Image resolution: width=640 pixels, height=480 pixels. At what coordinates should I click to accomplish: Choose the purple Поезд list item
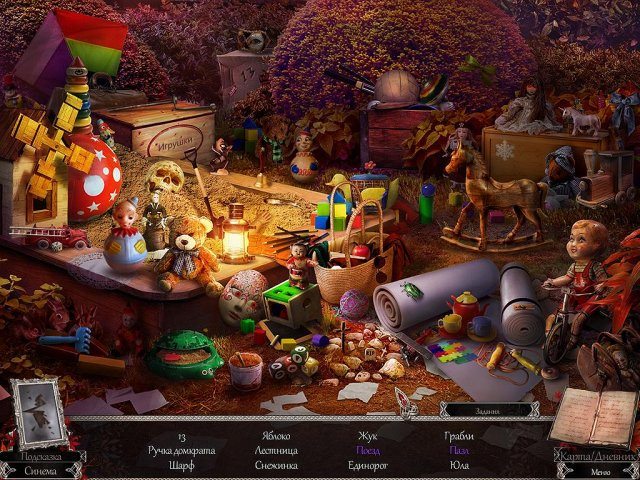coord(368,450)
